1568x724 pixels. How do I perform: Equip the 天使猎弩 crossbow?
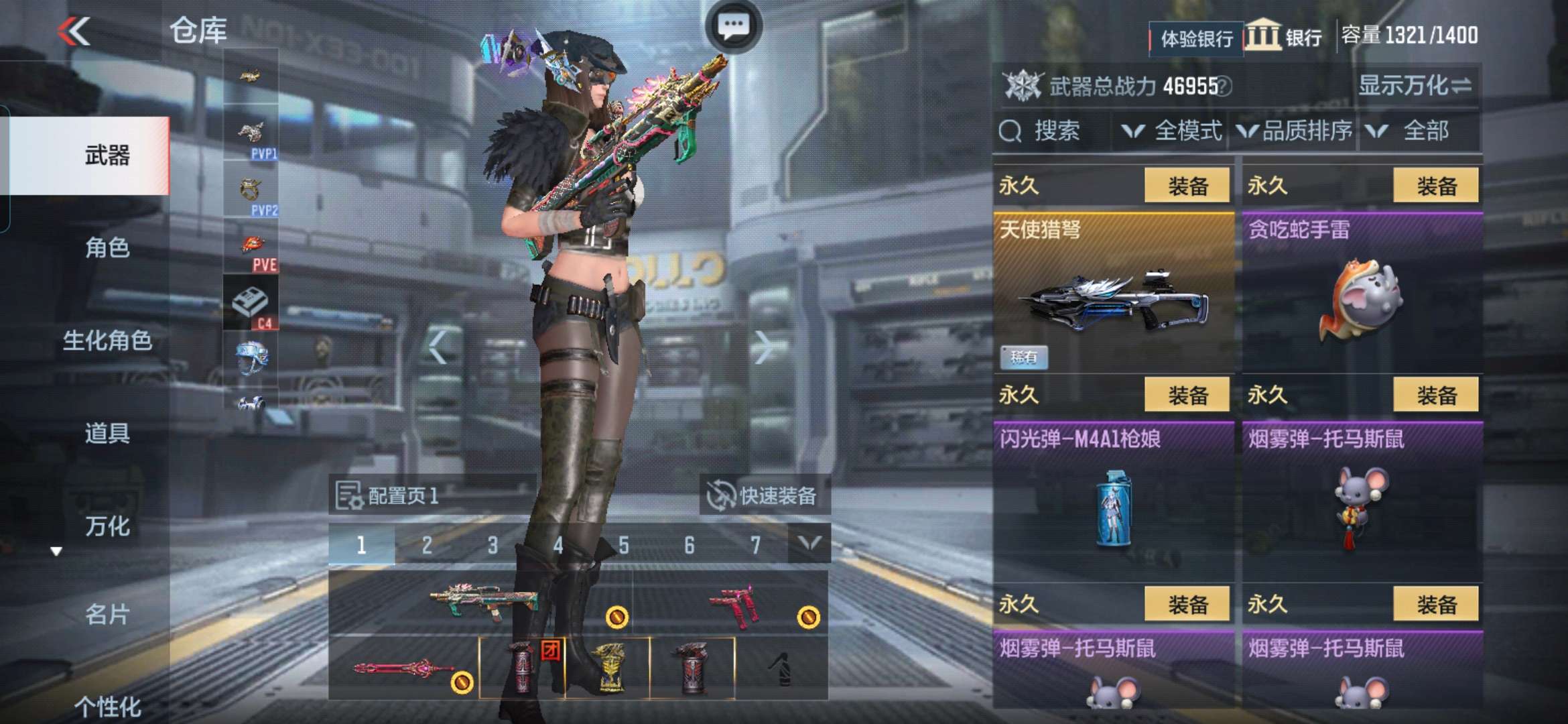pyautogui.click(x=1187, y=186)
